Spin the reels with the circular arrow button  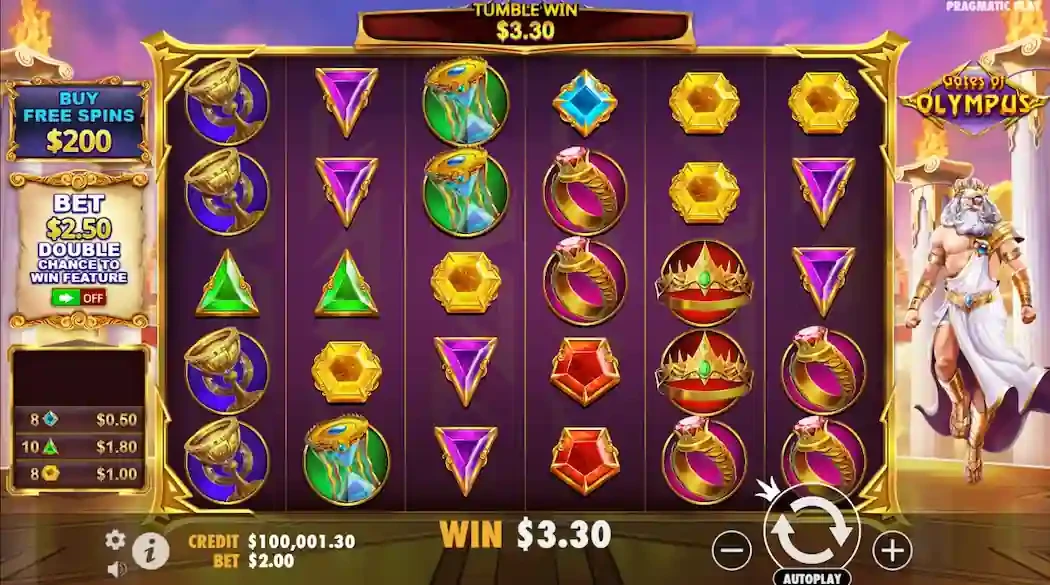(x=811, y=531)
